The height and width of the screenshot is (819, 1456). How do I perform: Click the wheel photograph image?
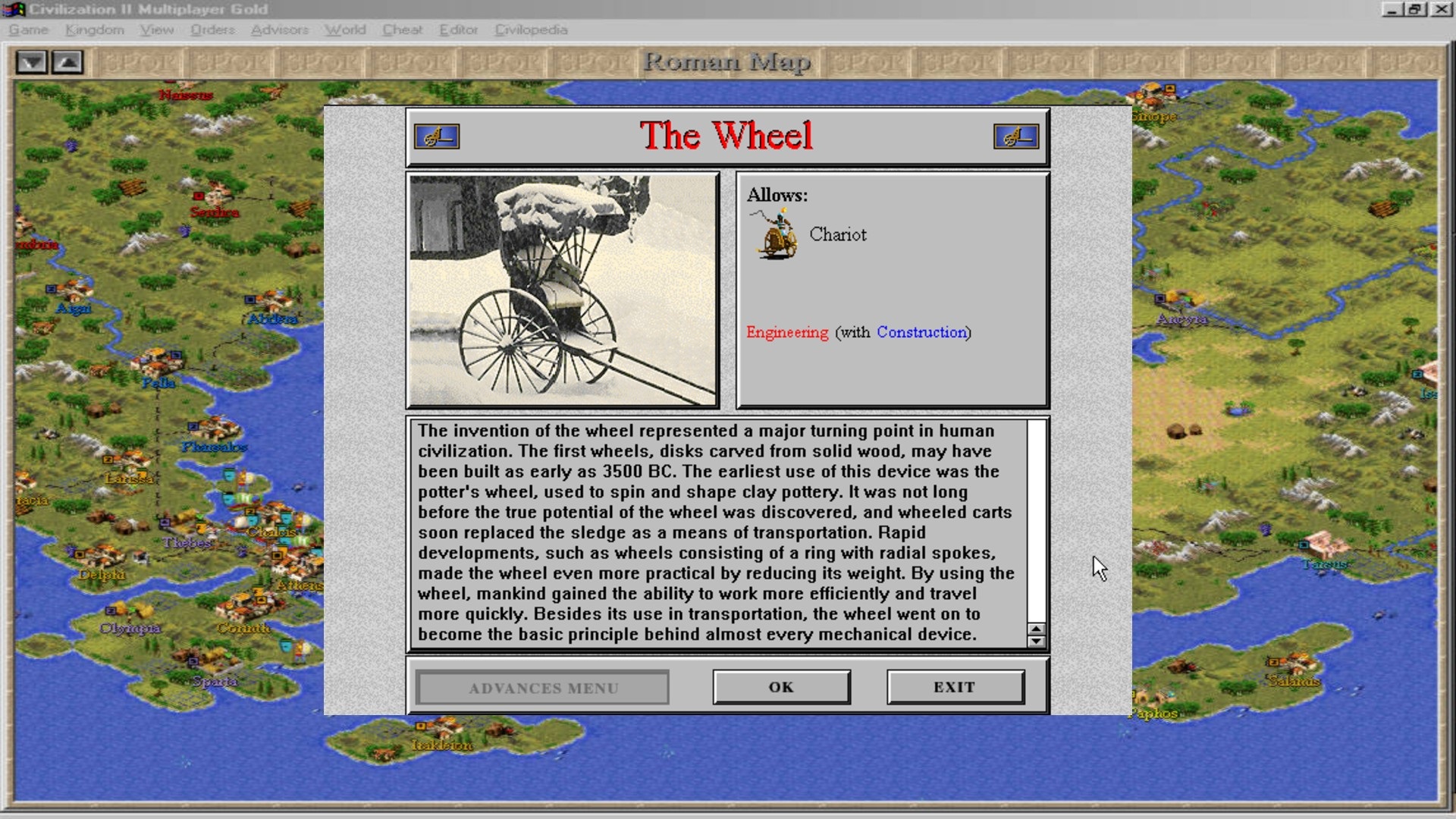point(563,290)
